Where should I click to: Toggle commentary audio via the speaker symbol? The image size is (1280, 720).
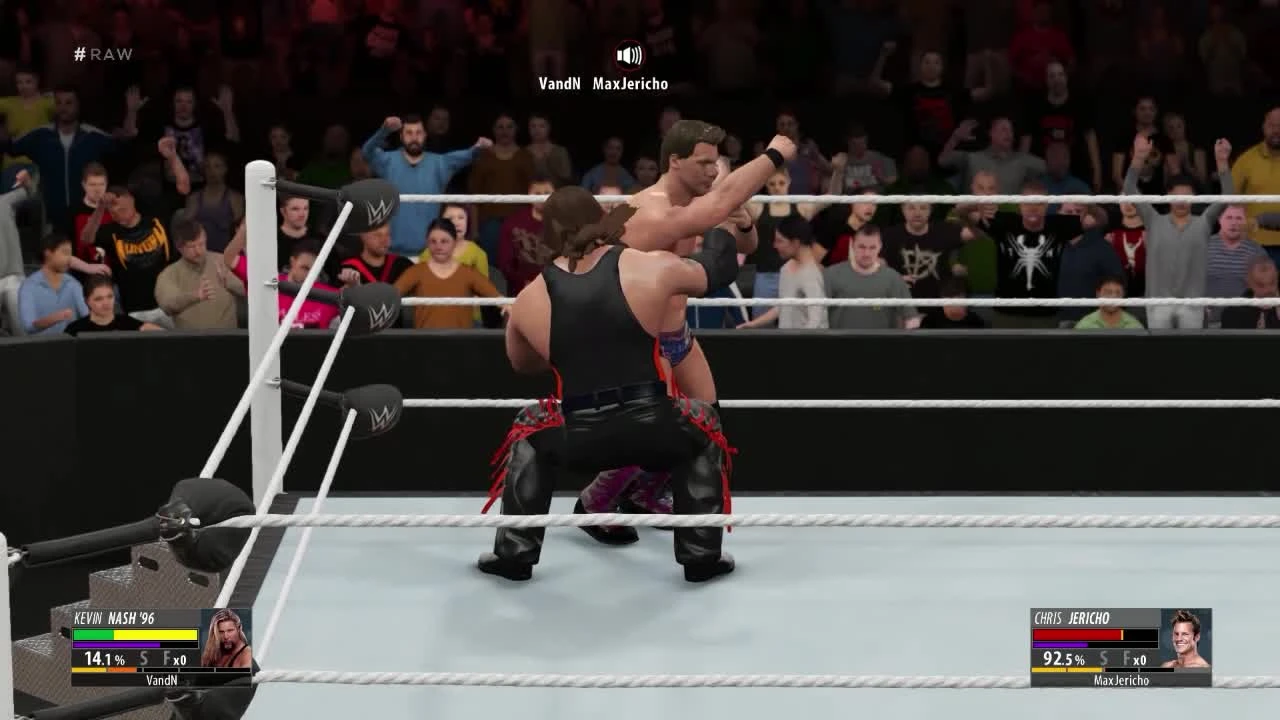pos(627,56)
